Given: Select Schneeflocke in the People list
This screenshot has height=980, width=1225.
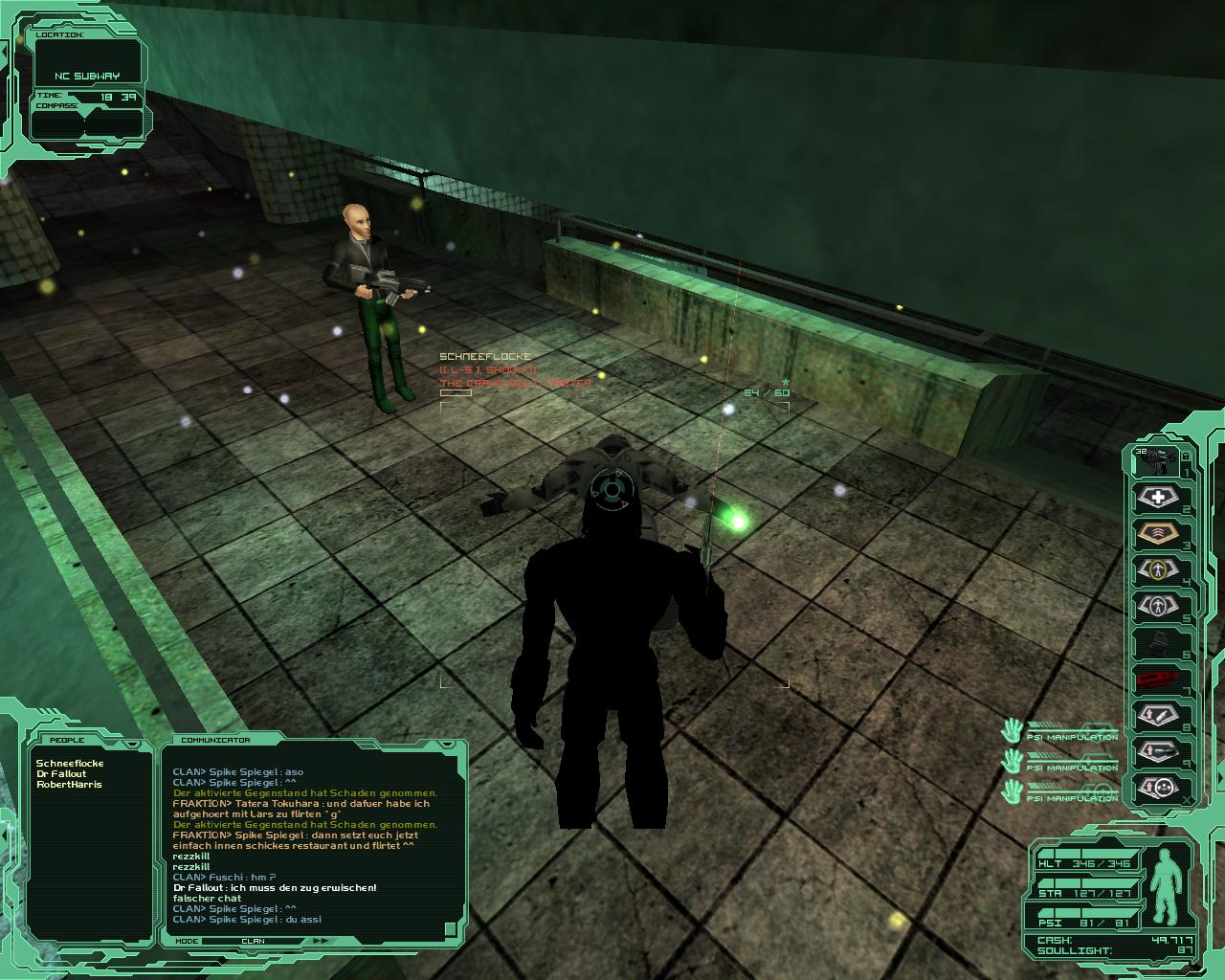Looking at the screenshot, I should pyautogui.click(x=70, y=764).
